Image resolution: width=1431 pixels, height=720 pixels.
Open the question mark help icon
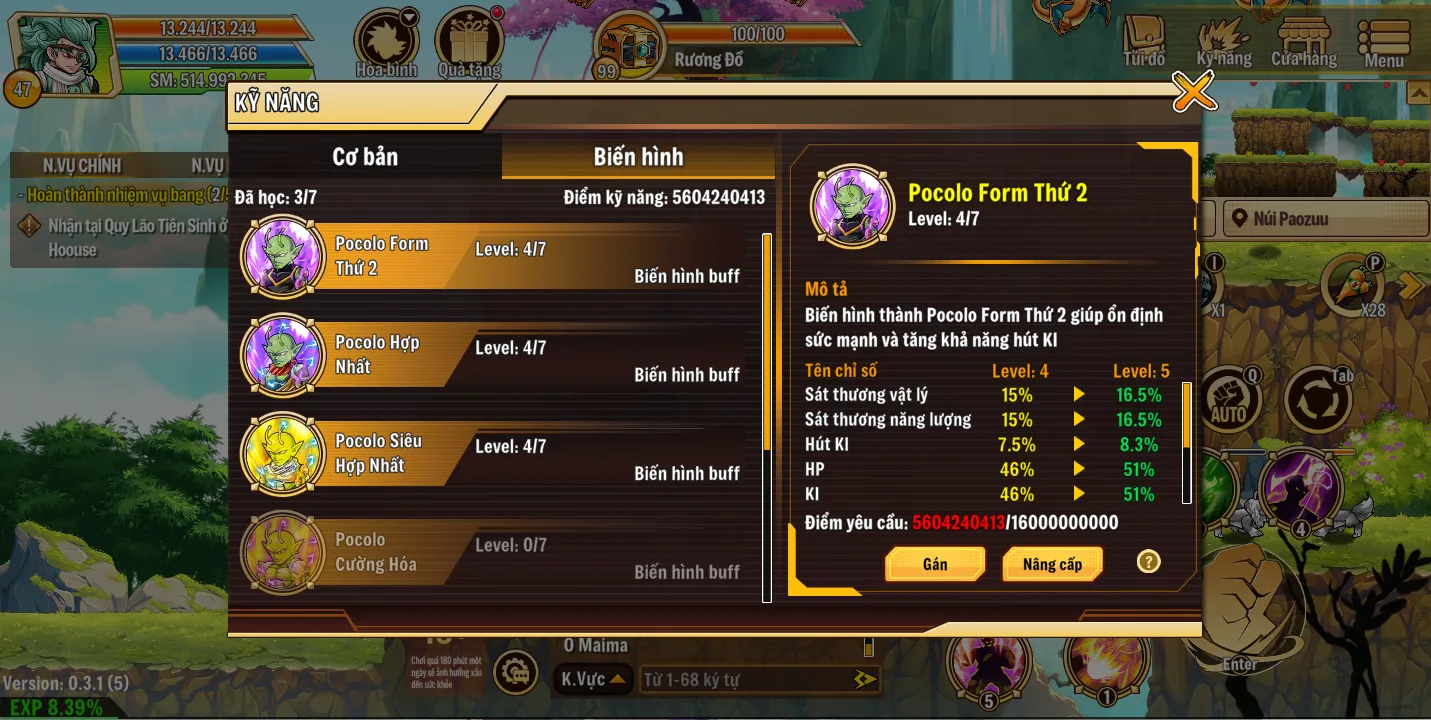1148,562
